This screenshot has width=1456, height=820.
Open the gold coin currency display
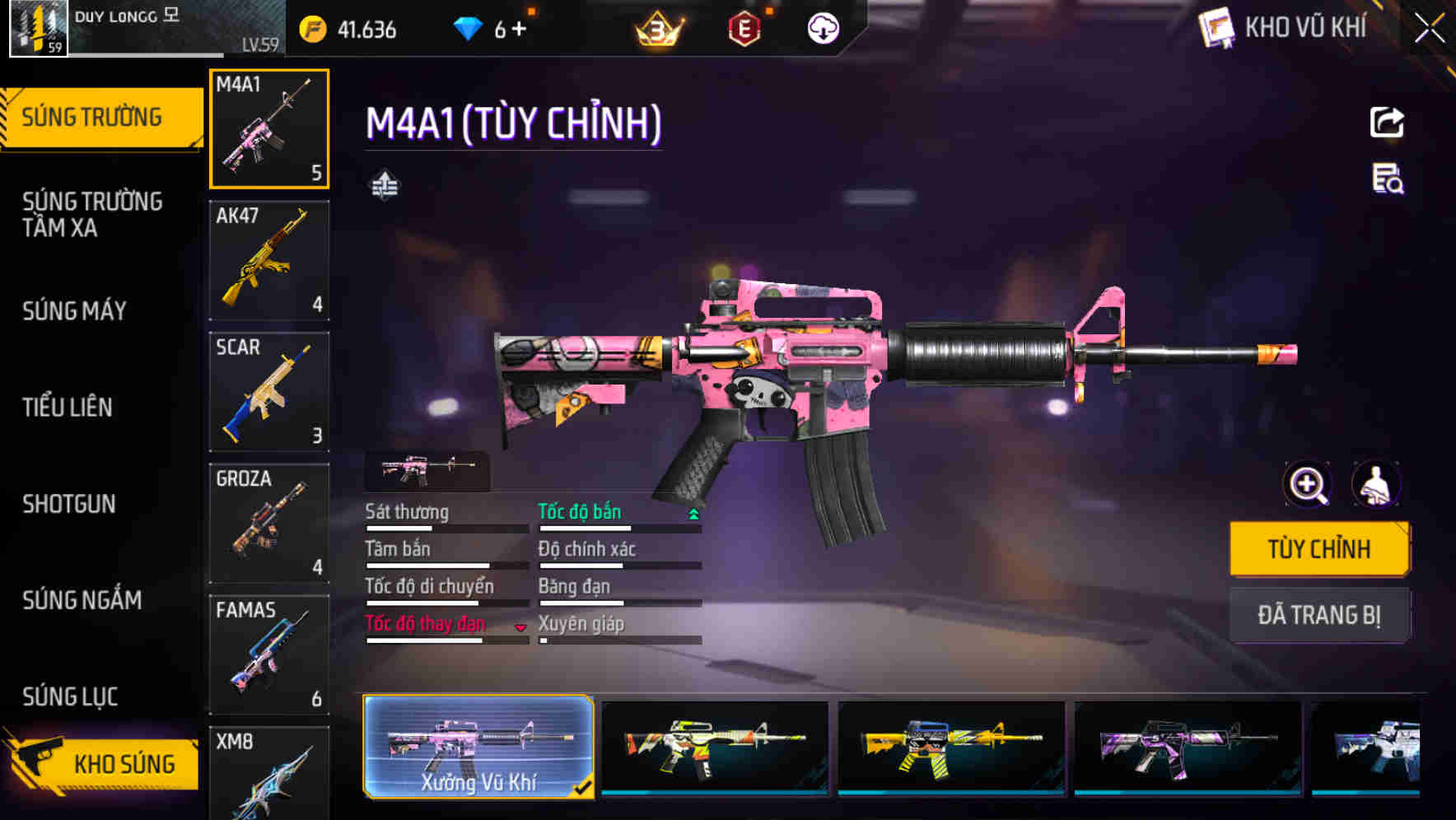click(346, 30)
